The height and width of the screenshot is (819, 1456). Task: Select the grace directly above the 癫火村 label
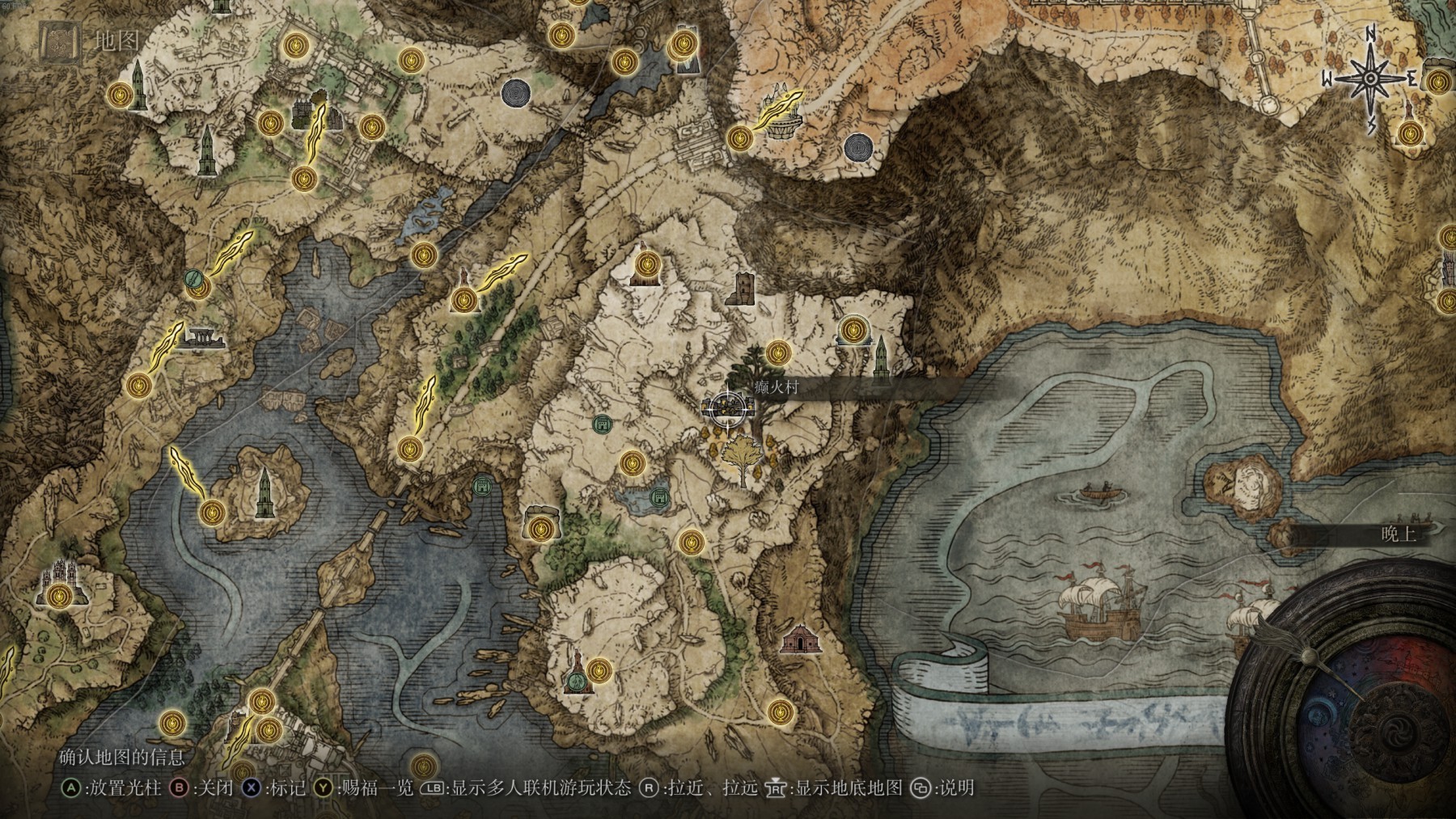(x=777, y=352)
